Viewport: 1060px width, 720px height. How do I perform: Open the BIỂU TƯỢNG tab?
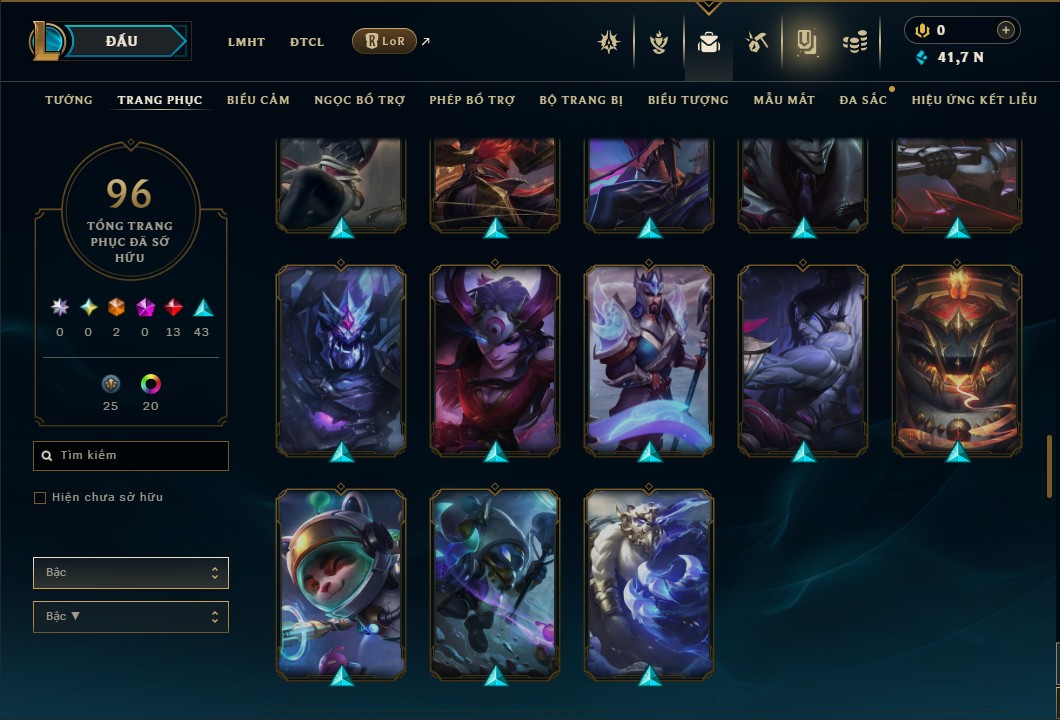688,100
